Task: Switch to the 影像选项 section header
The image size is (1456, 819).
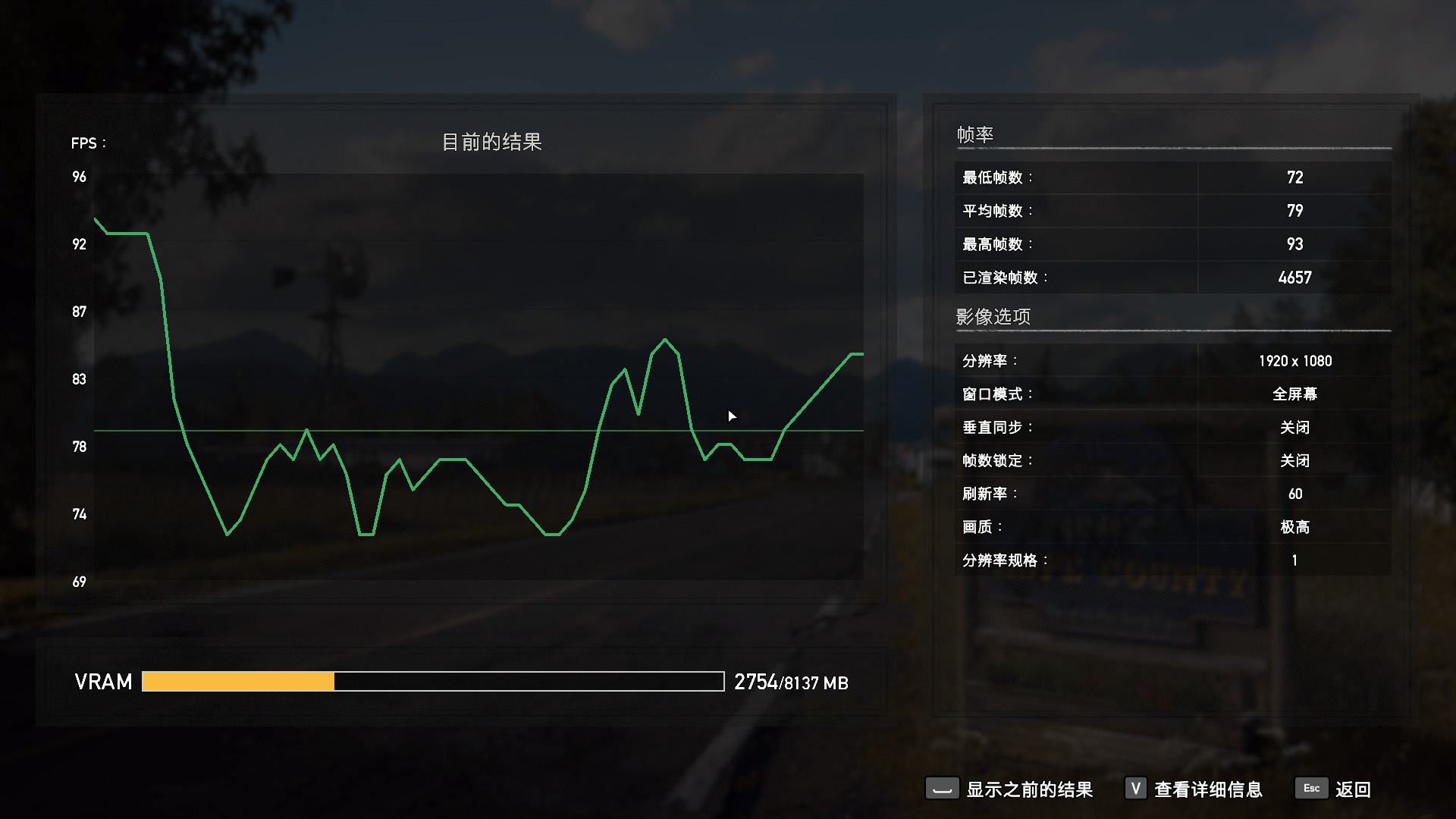Action: pos(992,316)
